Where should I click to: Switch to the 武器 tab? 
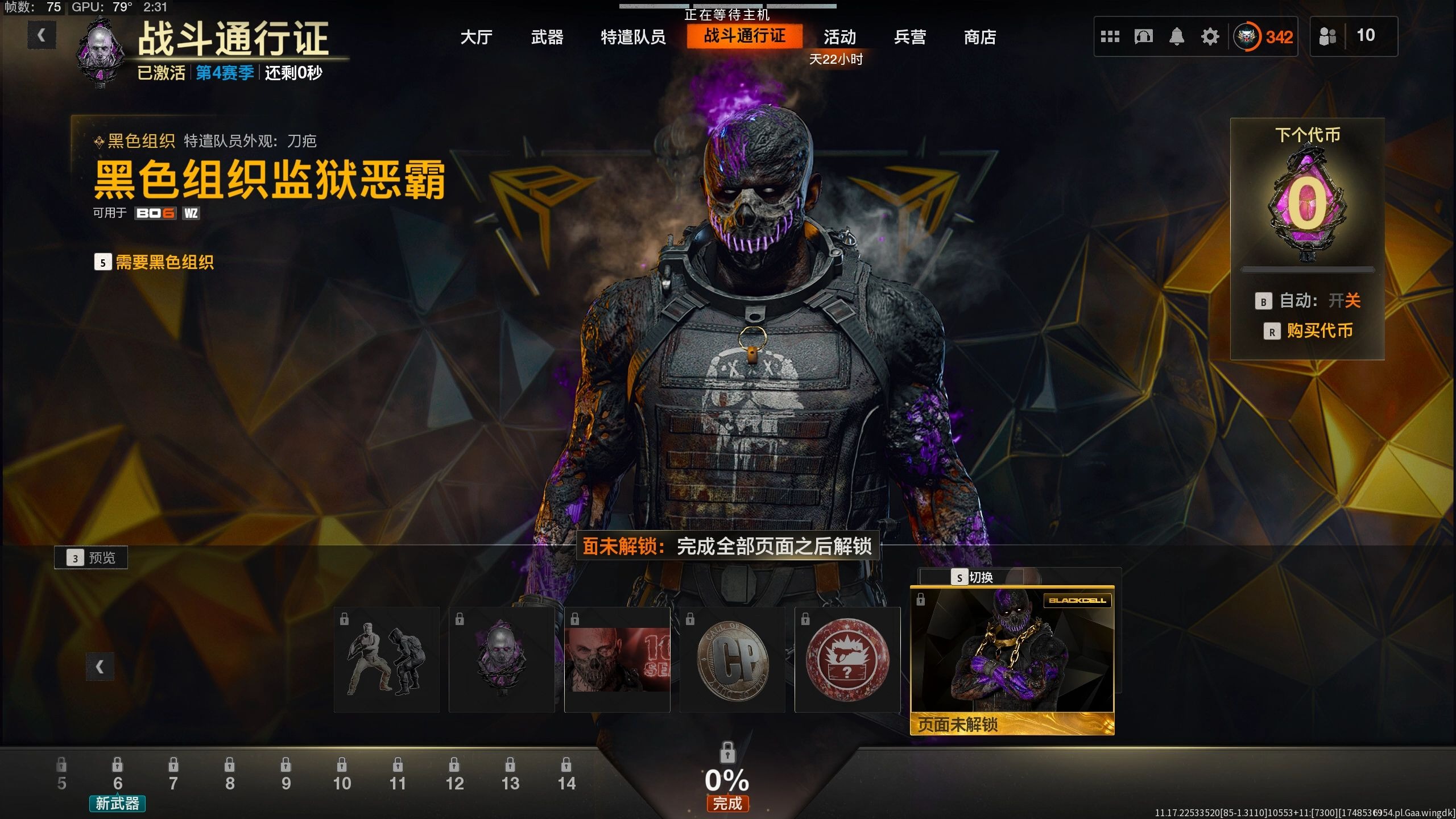coord(547,38)
